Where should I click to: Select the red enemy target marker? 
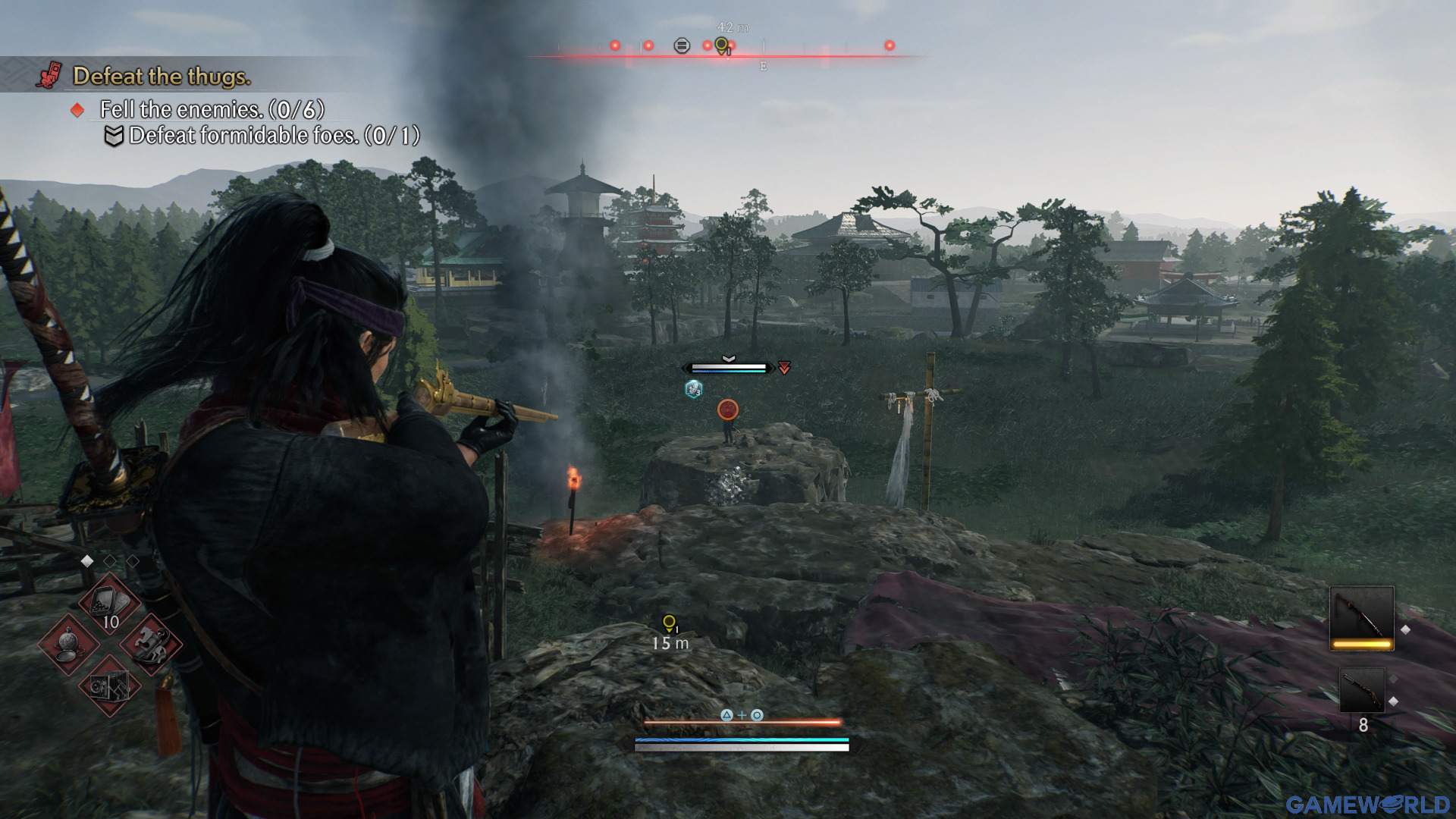[728, 409]
